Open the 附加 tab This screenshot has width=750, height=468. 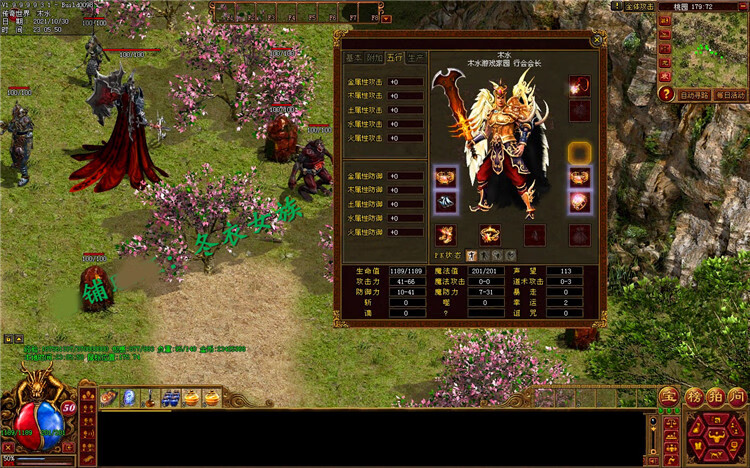375,58
